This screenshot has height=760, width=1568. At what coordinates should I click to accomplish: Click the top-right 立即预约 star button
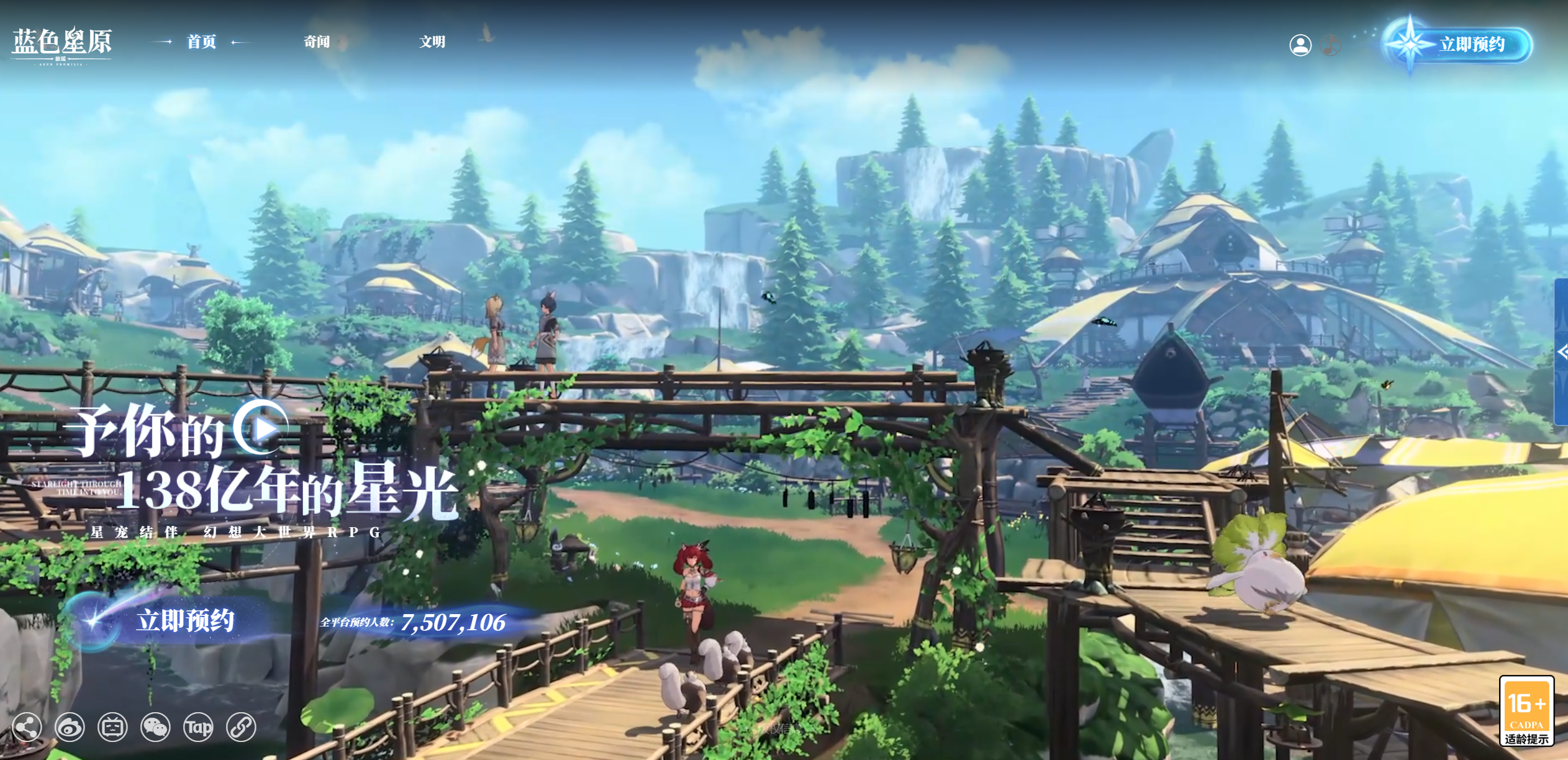pos(1459,45)
